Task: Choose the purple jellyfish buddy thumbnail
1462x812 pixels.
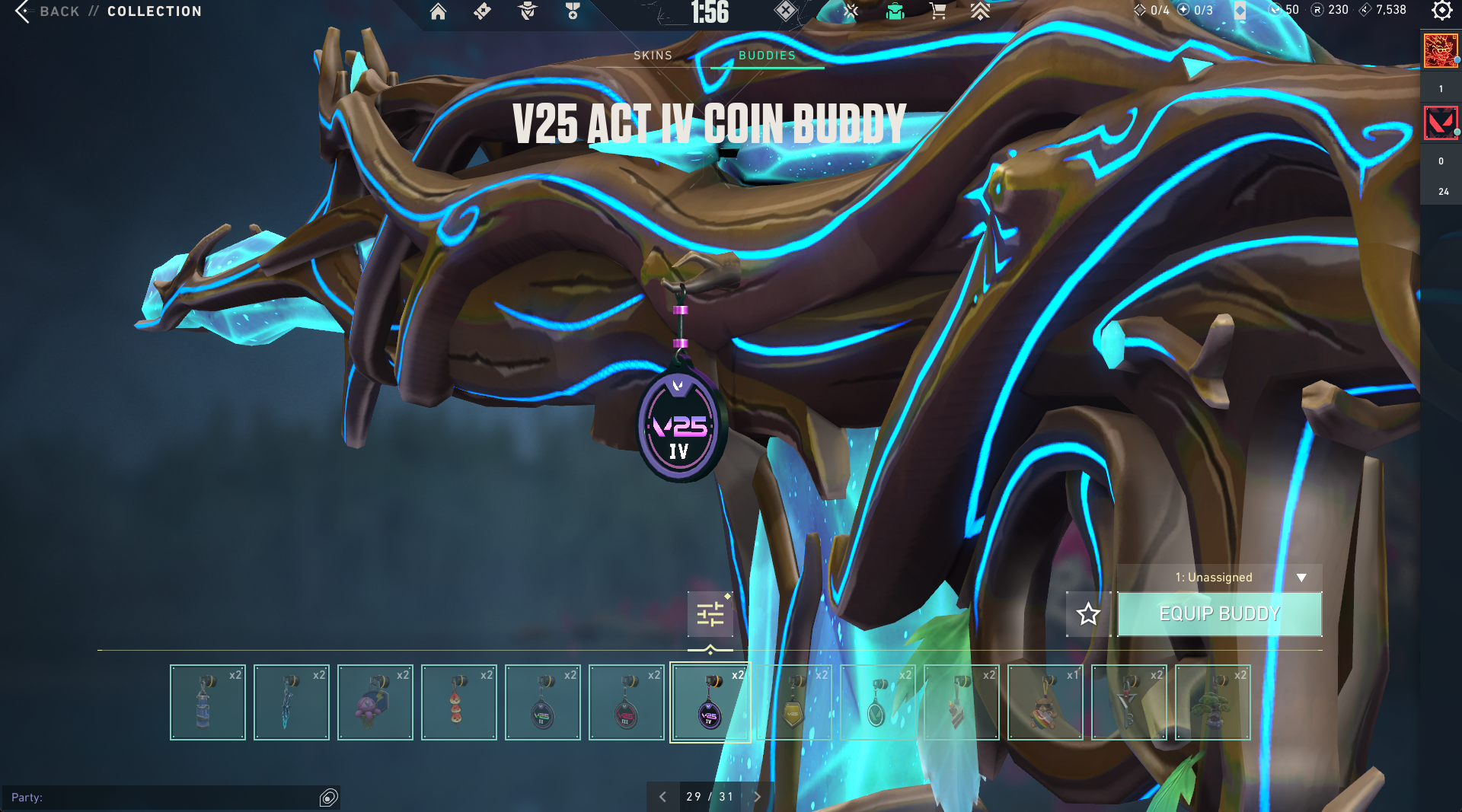Action: 375,702
